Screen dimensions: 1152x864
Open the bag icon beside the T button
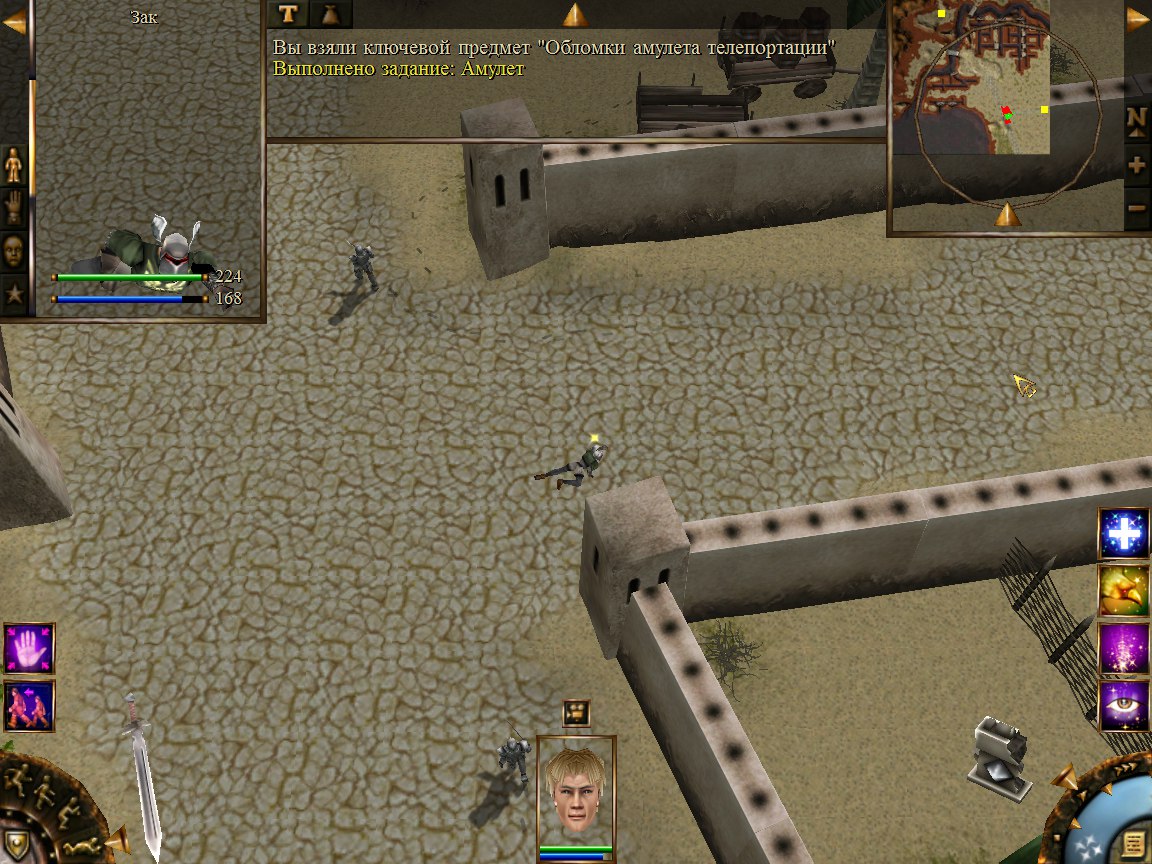330,13
